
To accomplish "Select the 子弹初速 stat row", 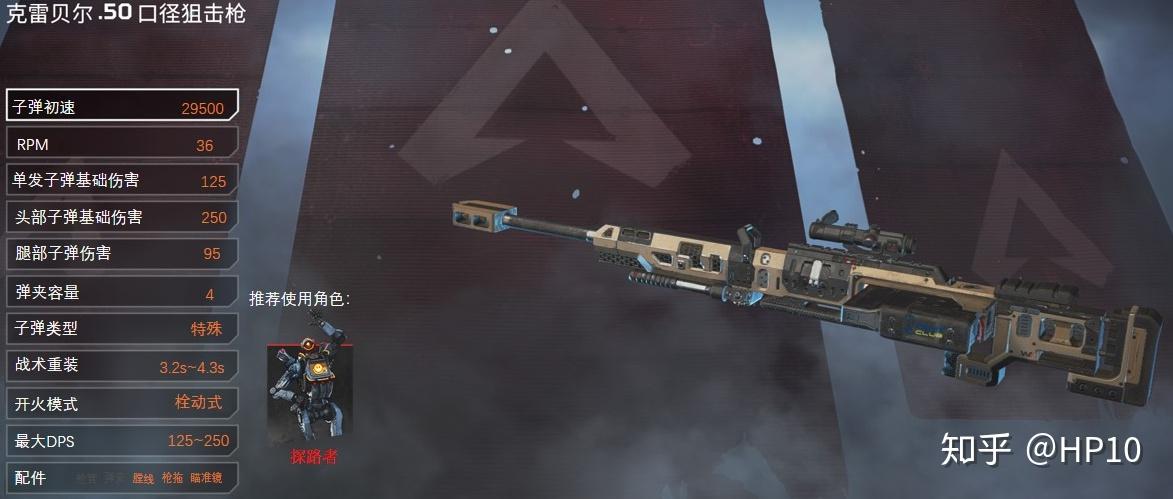I will pyautogui.click(x=122, y=106).
